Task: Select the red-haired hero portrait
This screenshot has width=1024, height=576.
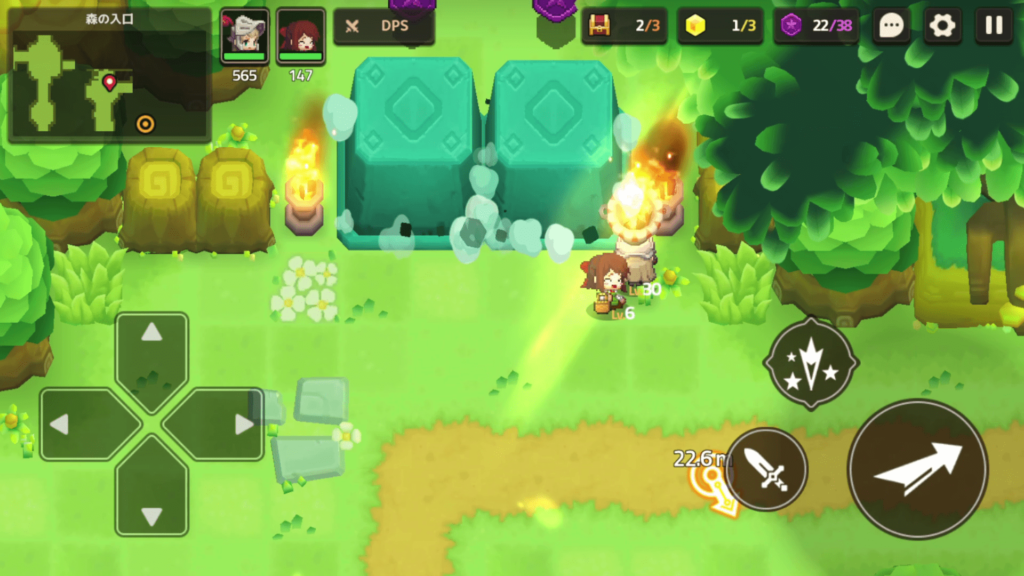Action: [x=300, y=37]
